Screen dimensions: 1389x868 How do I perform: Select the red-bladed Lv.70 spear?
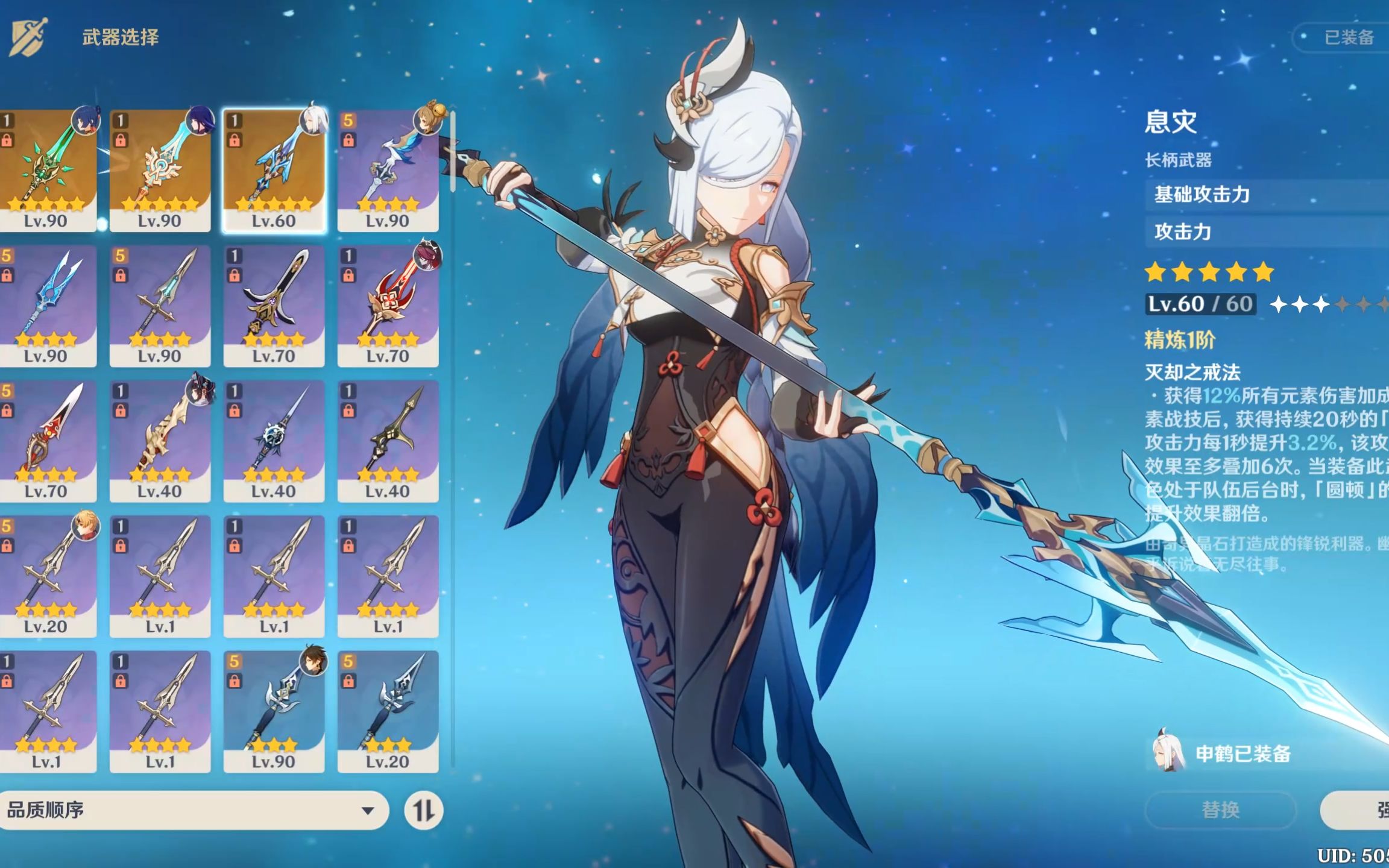(47, 440)
